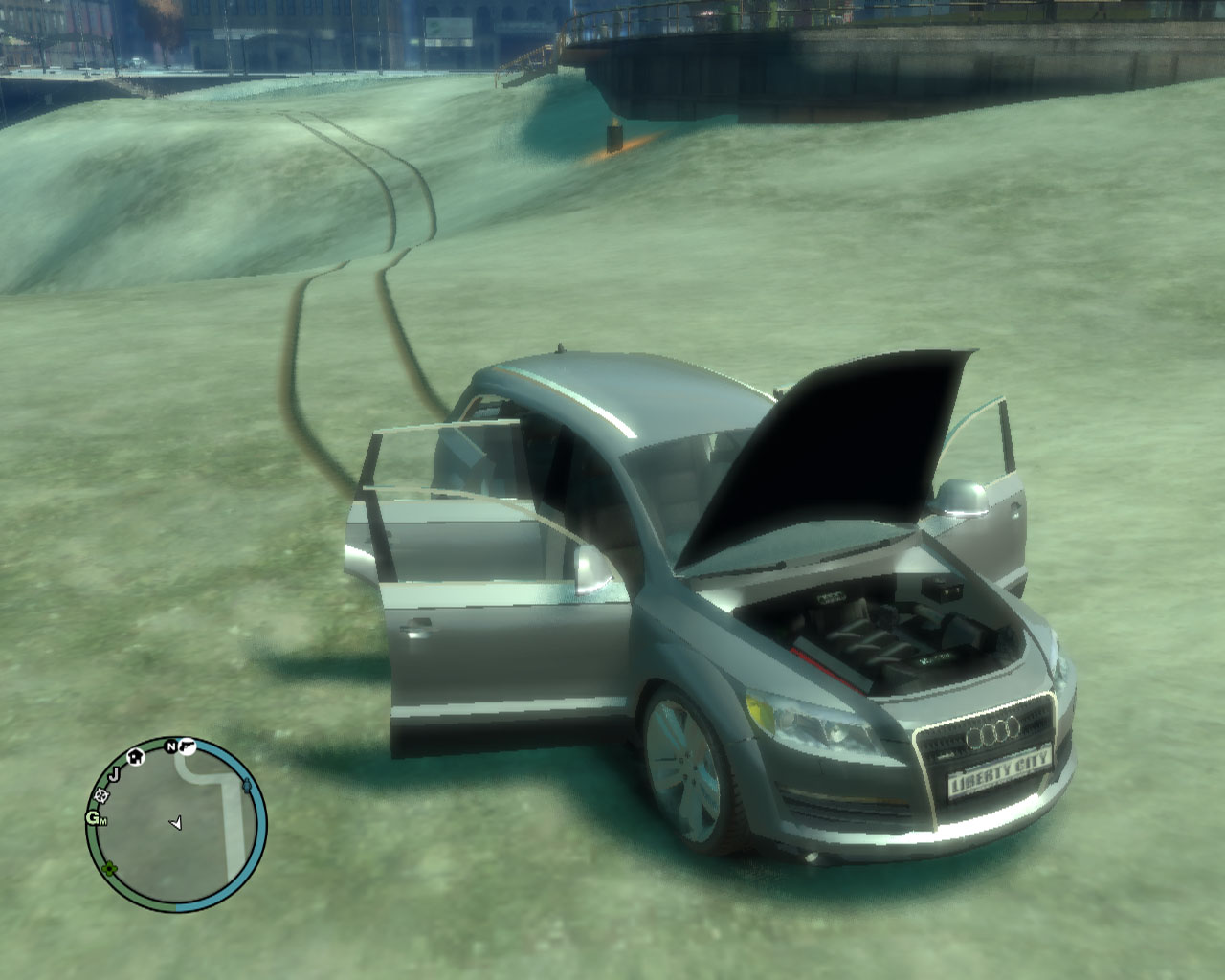Click the safehouse blip on the radar
The width and height of the screenshot is (1225, 980).
coord(136,756)
